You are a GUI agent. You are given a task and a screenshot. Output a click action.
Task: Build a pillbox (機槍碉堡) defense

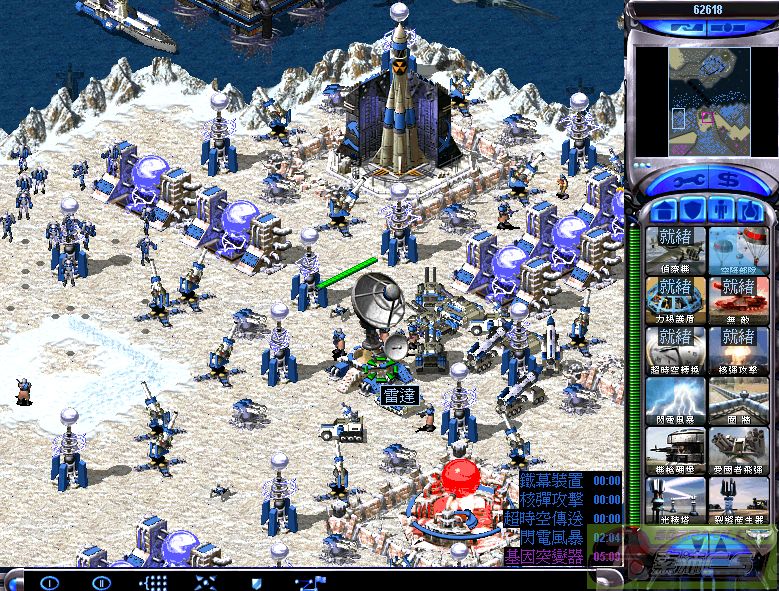[675, 450]
